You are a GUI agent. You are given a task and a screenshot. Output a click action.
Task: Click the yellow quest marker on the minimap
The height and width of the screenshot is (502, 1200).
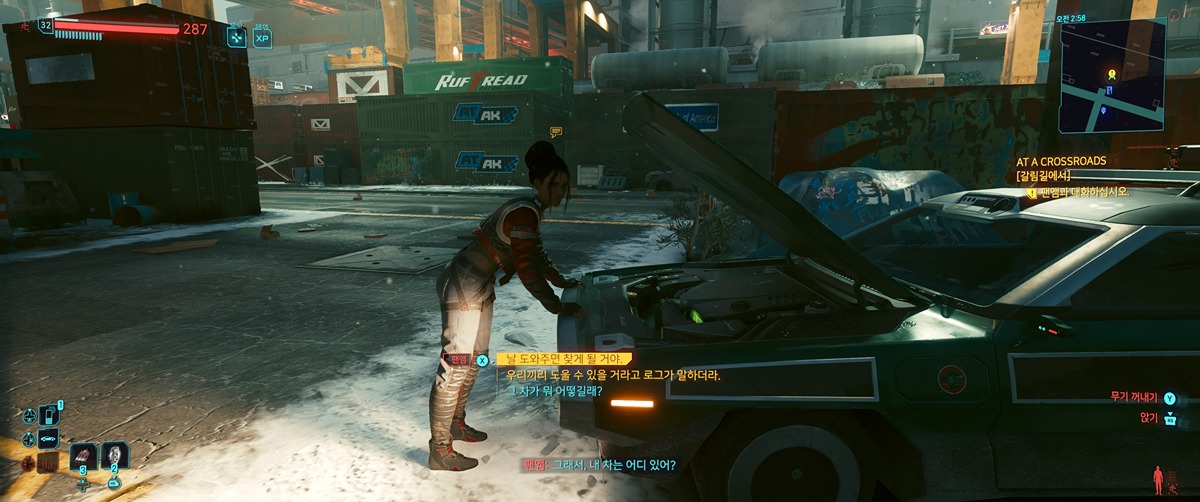1111,74
